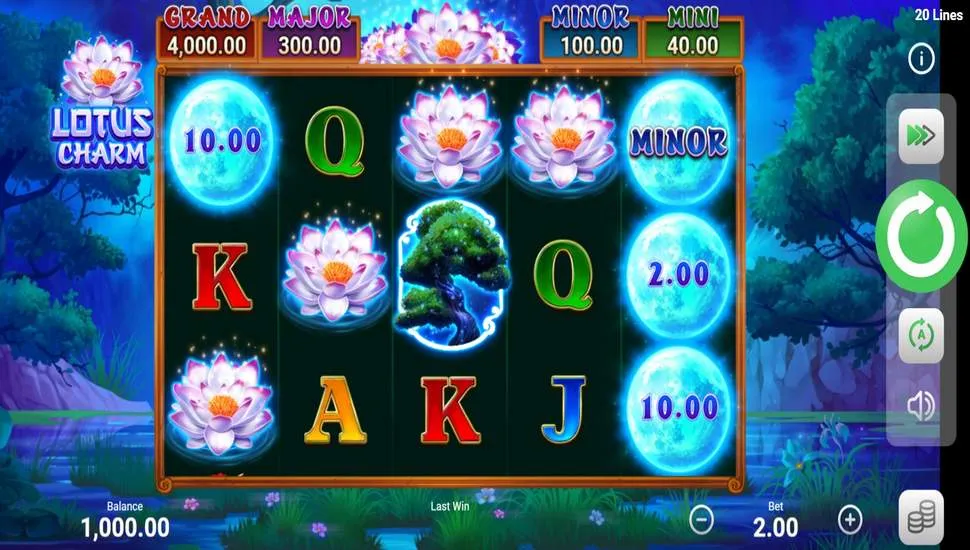Increase the bet with the plus button
Viewport: 970px width, 550px height.
point(850,519)
